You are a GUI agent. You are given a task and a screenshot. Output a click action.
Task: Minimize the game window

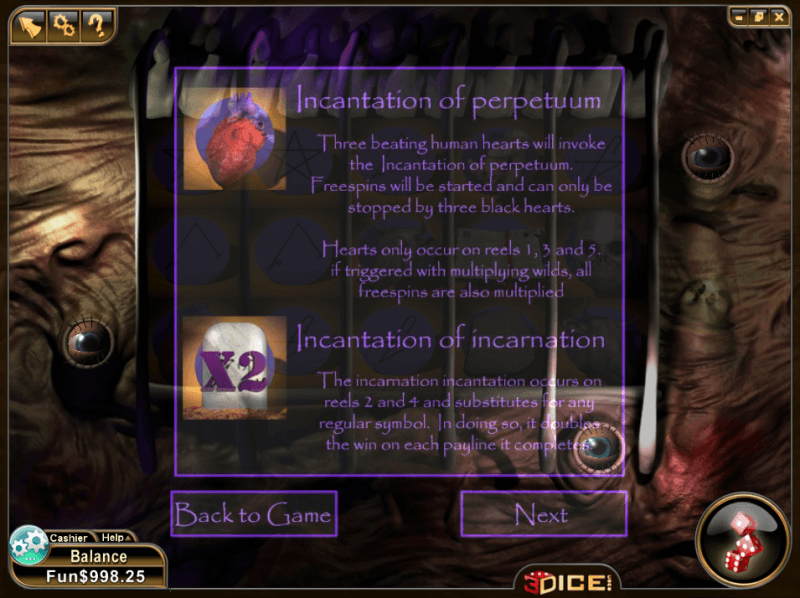[x=739, y=17]
